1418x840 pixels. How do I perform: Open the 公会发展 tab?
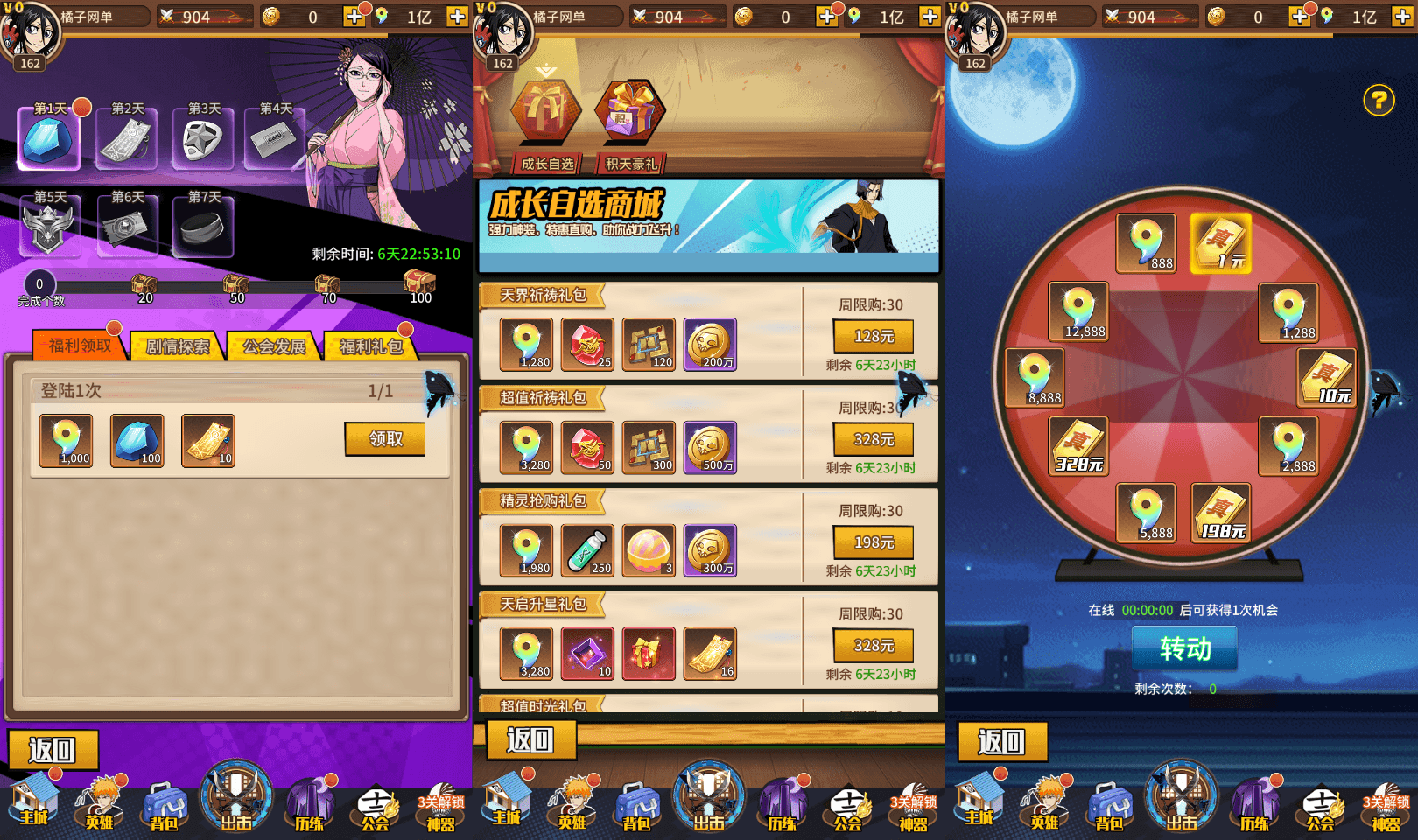tap(274, 346)
